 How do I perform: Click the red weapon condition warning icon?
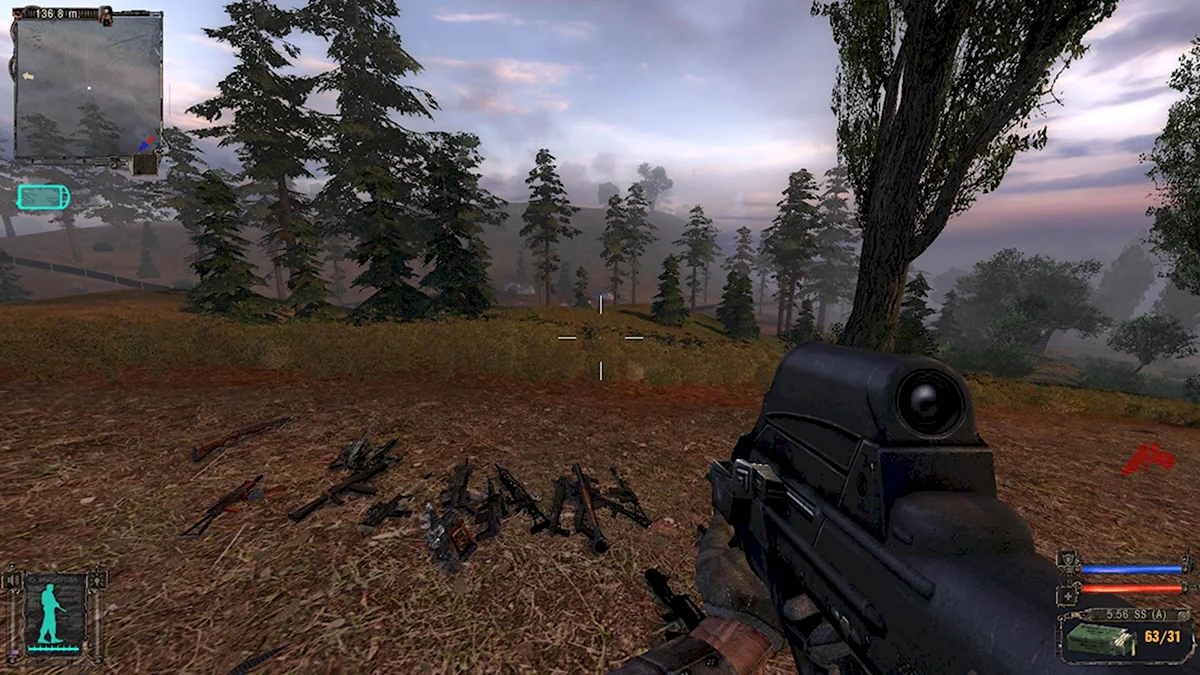[x=1148, y=459]
